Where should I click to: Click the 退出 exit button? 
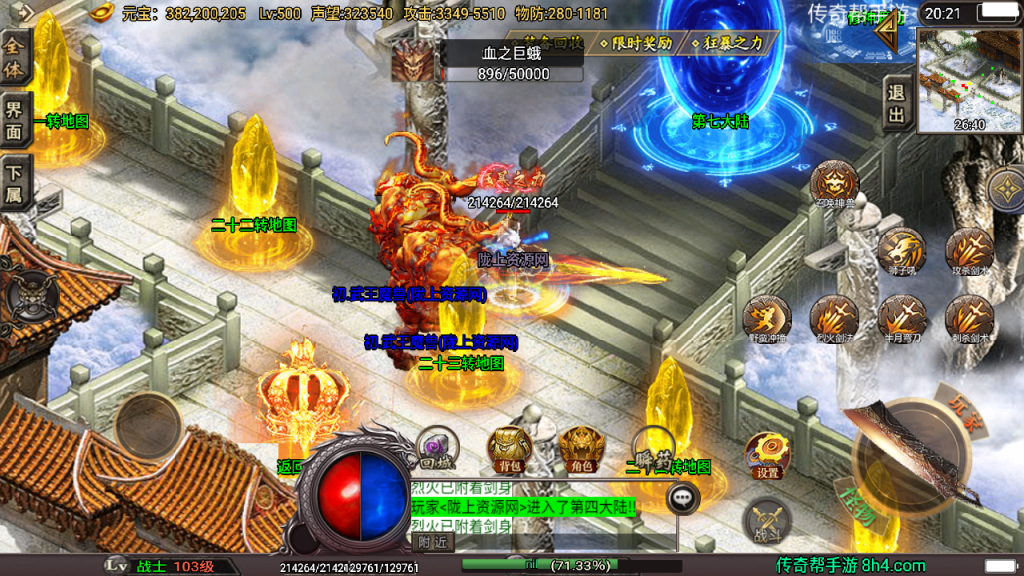click(896, 105)
